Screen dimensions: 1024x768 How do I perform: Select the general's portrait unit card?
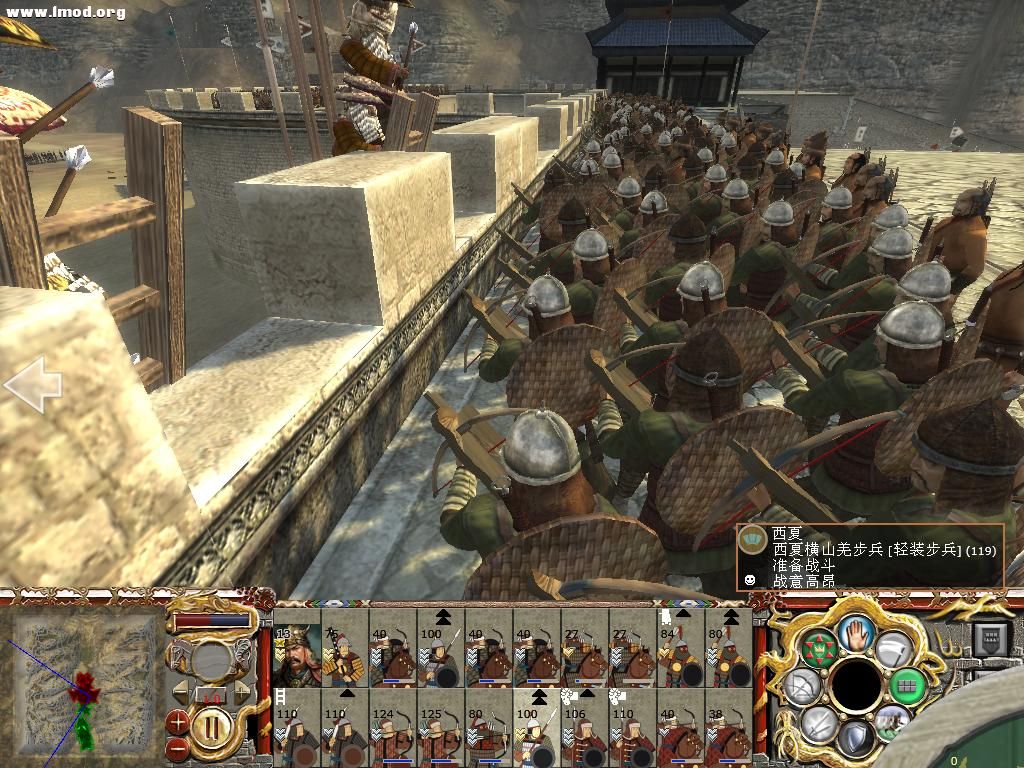point(296,655)
